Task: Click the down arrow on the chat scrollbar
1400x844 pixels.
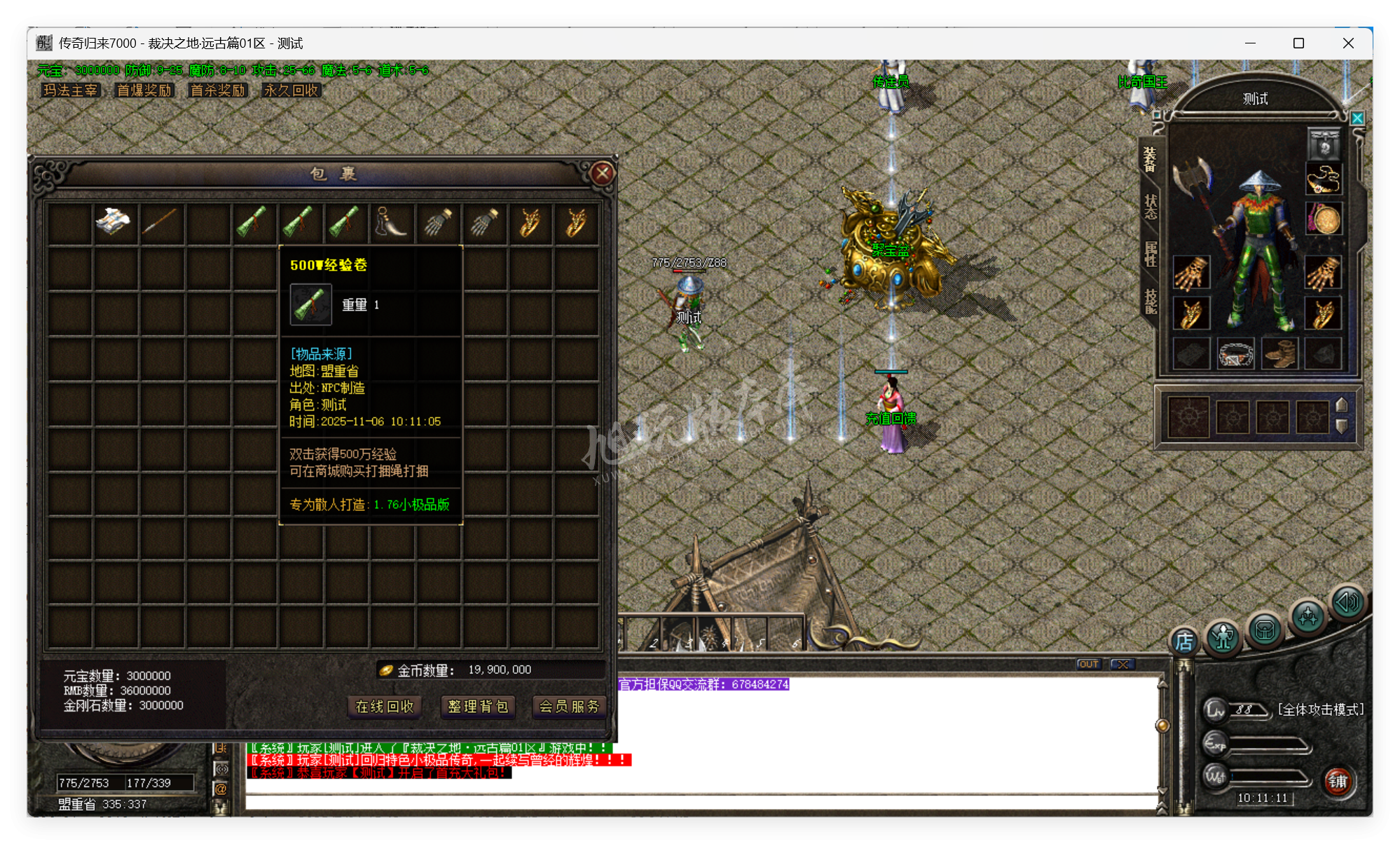Action: (x=1162, y=788)
